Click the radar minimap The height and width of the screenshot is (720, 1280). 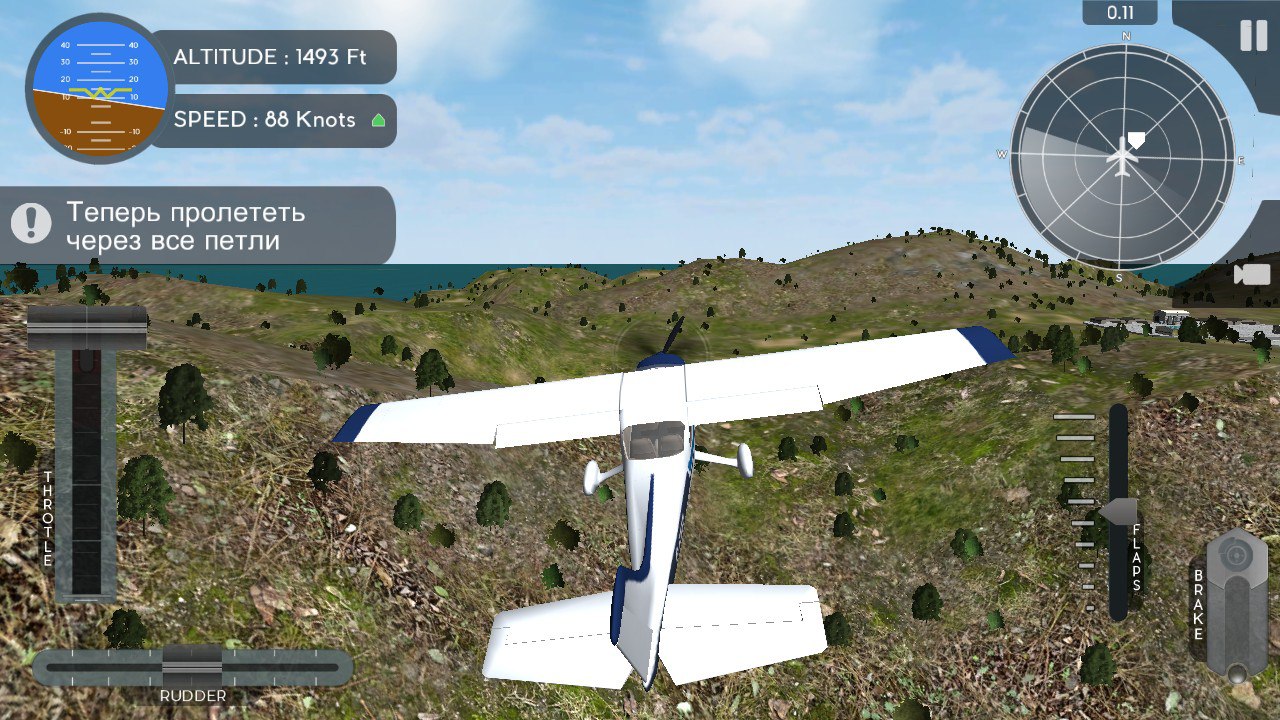[x=1122, y=158]
